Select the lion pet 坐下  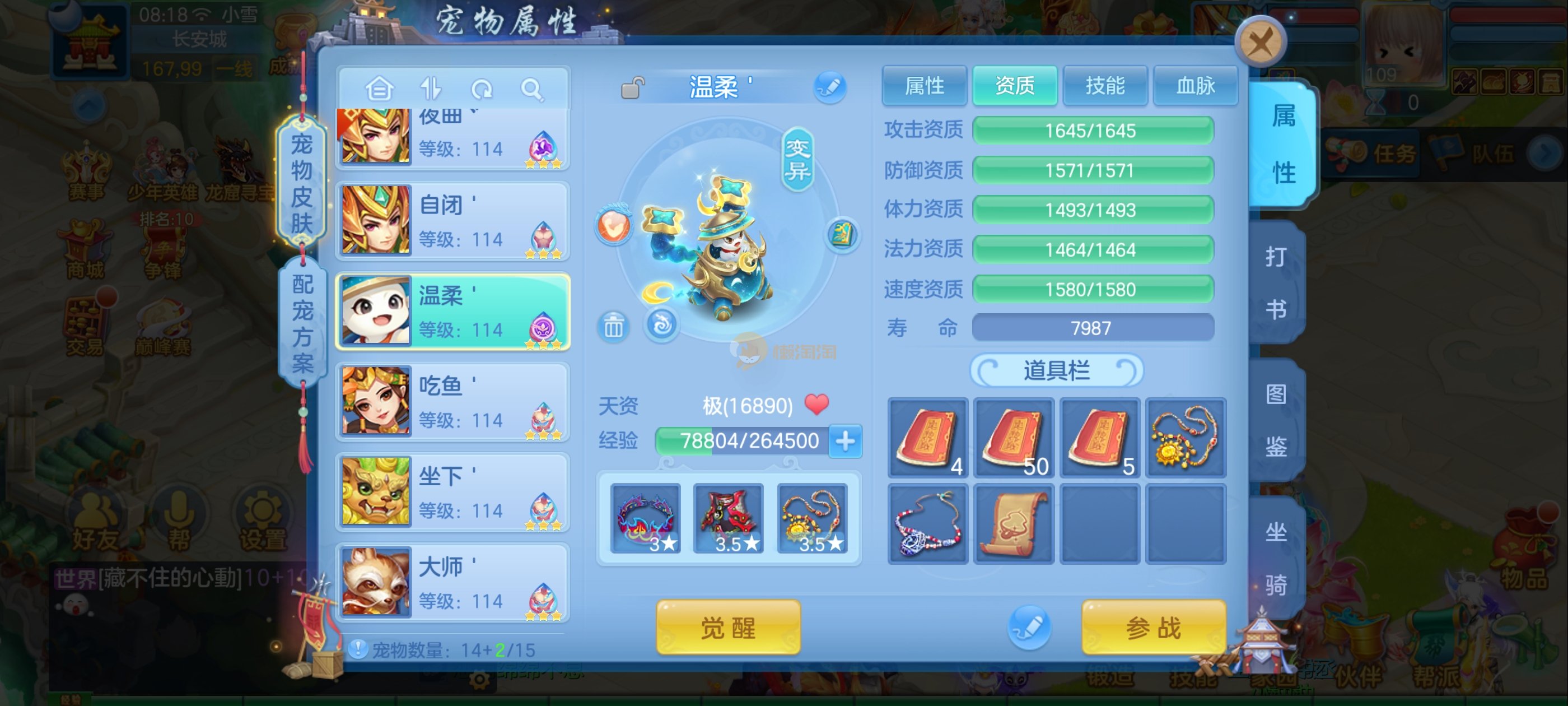(453, 491)
